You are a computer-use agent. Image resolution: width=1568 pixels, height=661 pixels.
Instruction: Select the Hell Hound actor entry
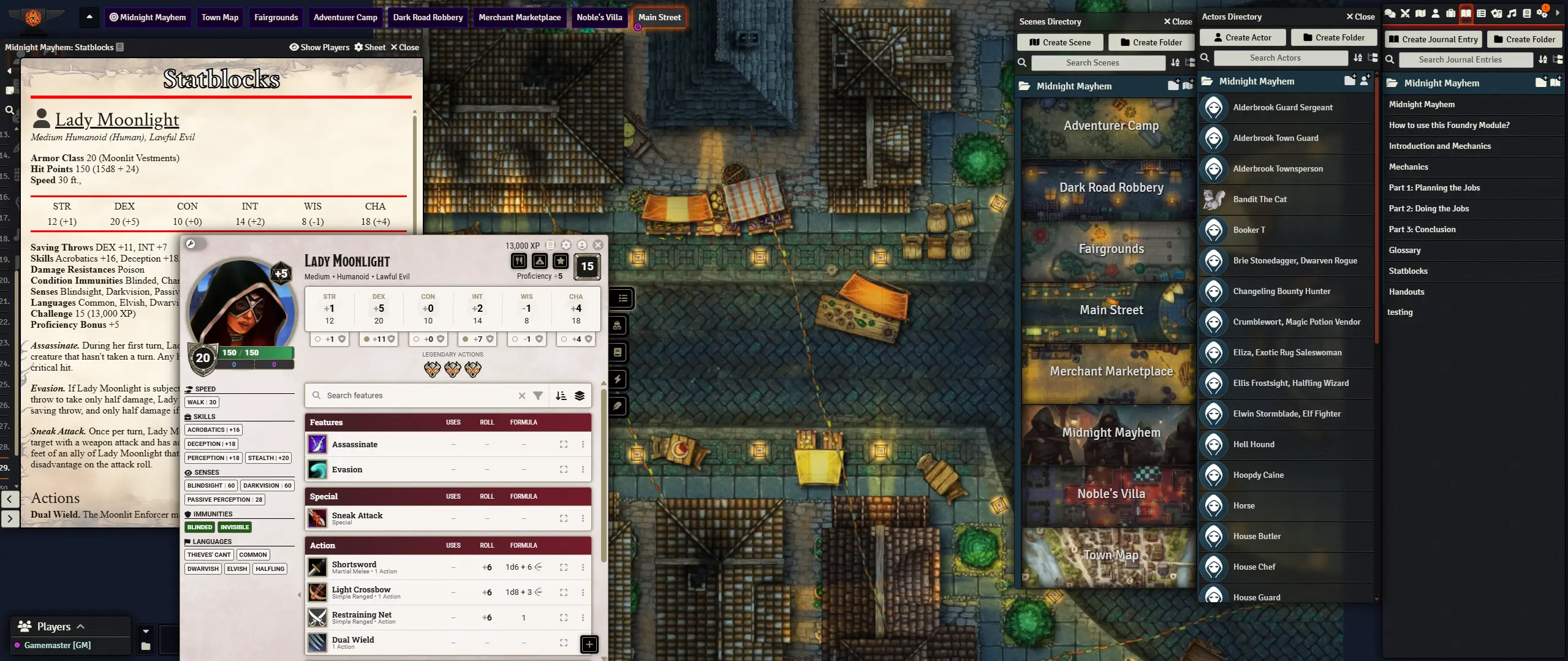tap(1253, 444)
